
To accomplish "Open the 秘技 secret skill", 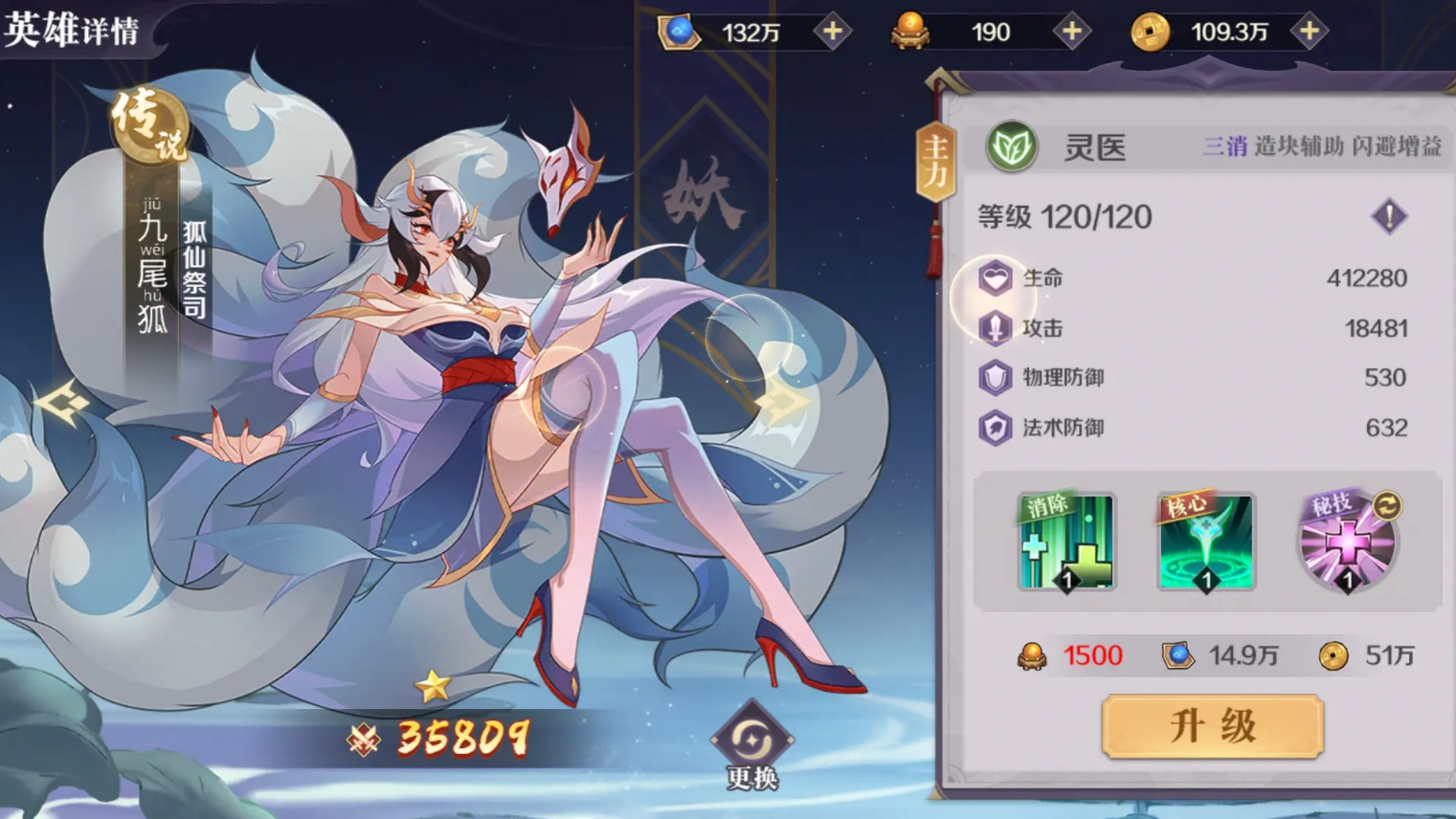I will (1347, 542).
